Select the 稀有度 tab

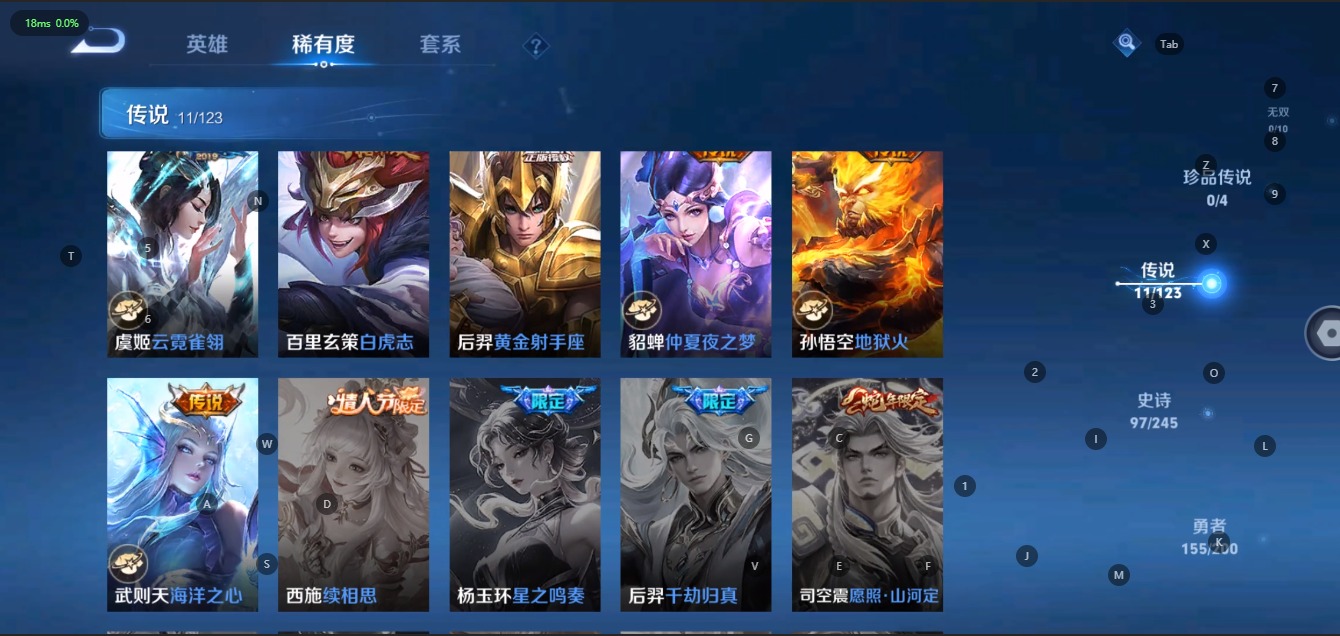323,44
